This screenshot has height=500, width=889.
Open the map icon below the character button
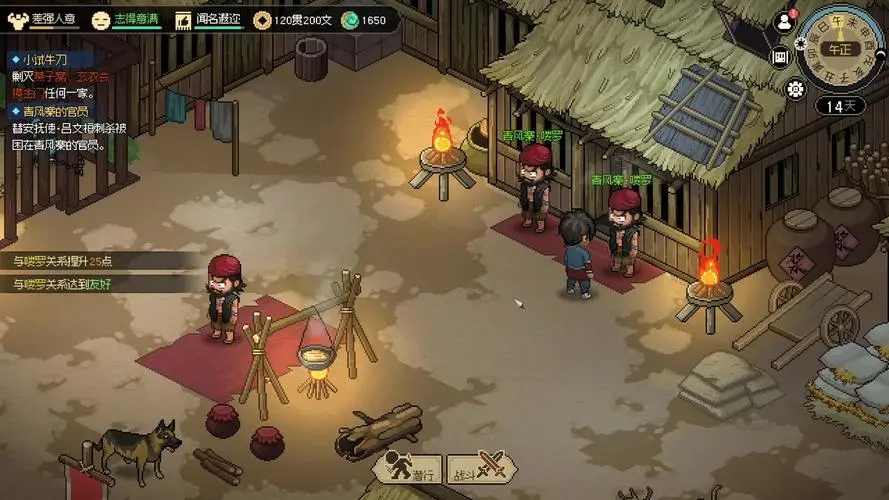pyautogui.click(x=781, y=57)
